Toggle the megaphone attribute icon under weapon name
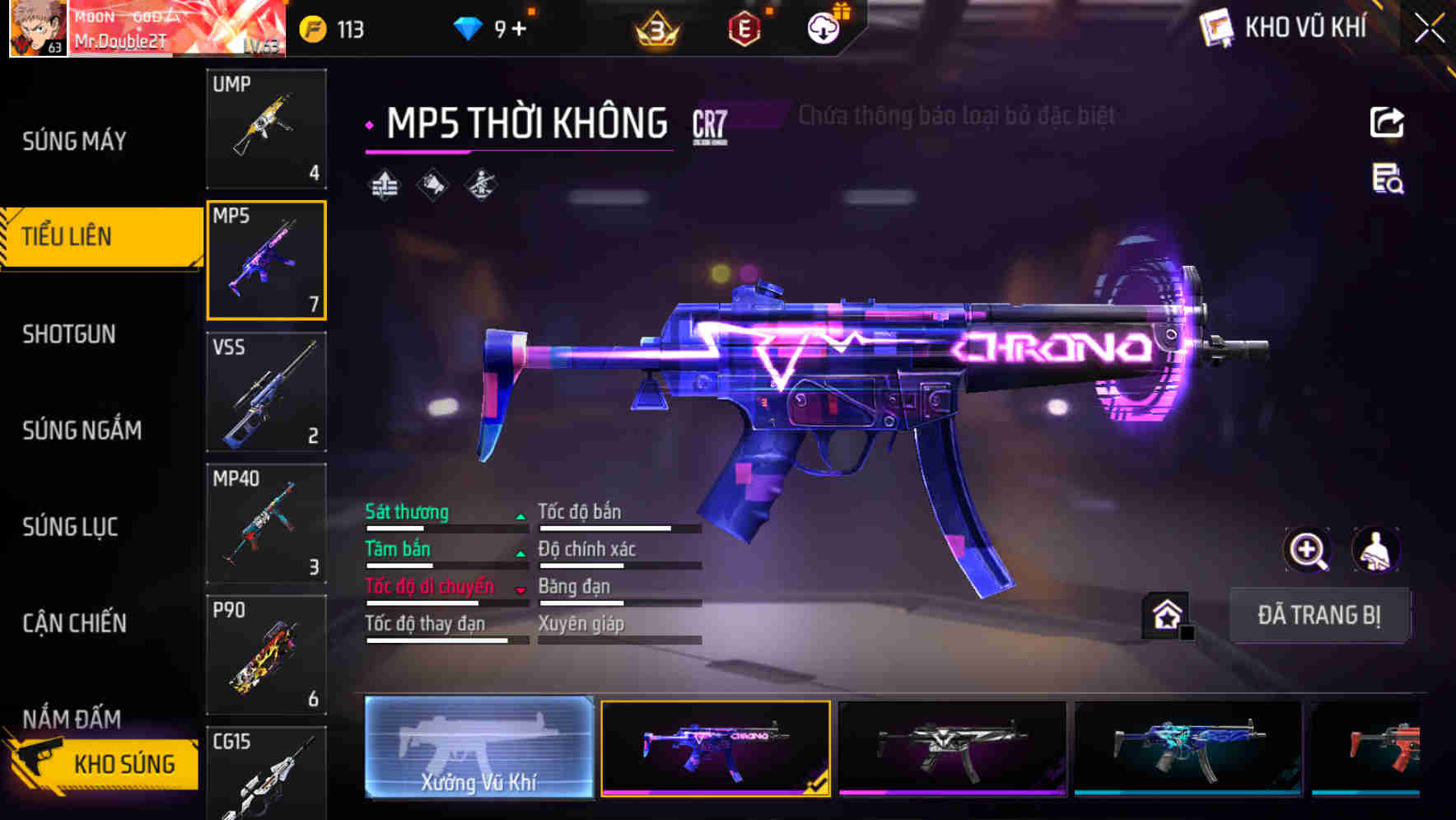This screenshot has width=1456, height=820. coord(432,184)
